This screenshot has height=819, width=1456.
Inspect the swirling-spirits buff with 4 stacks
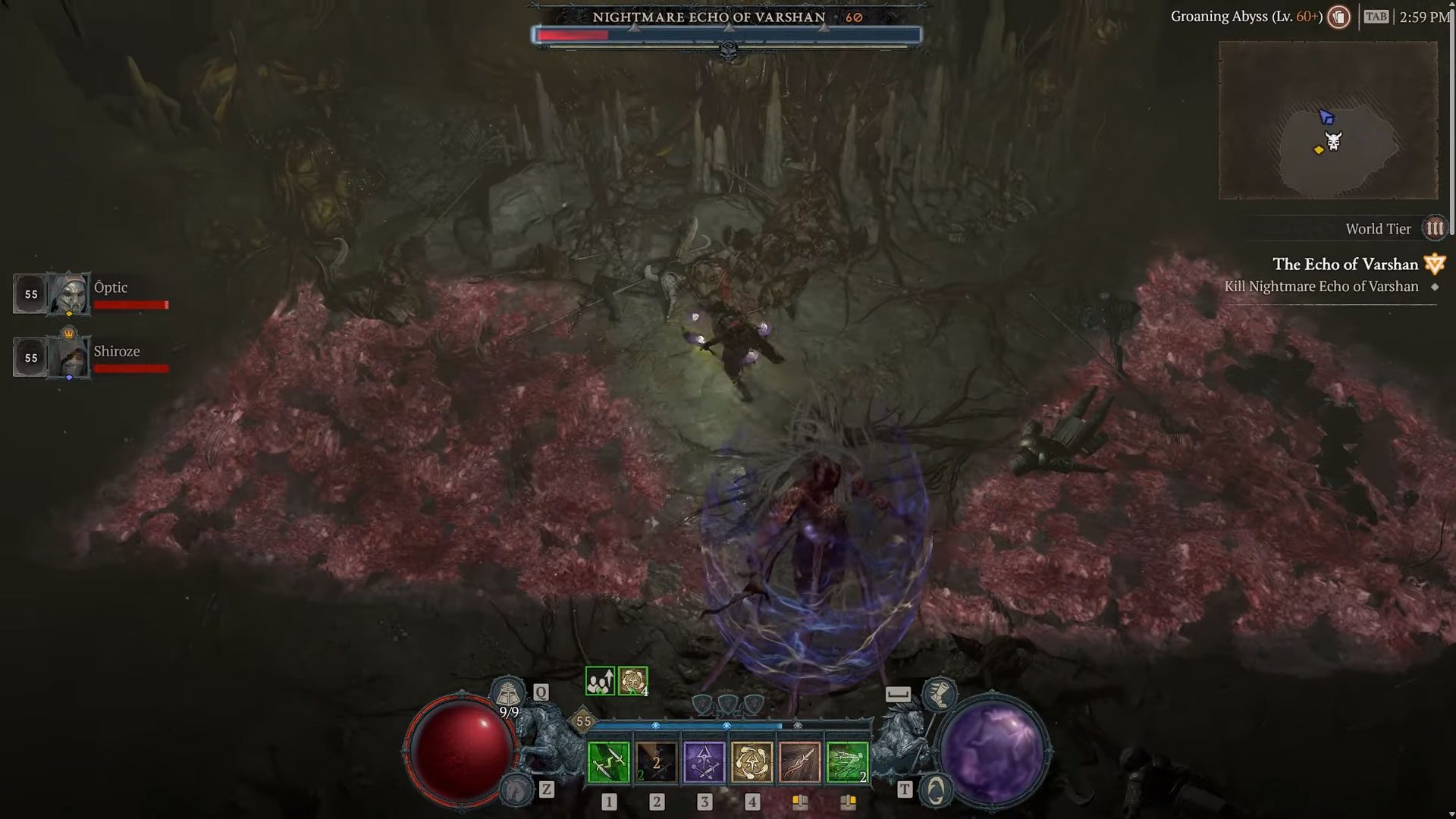[632, 681]
